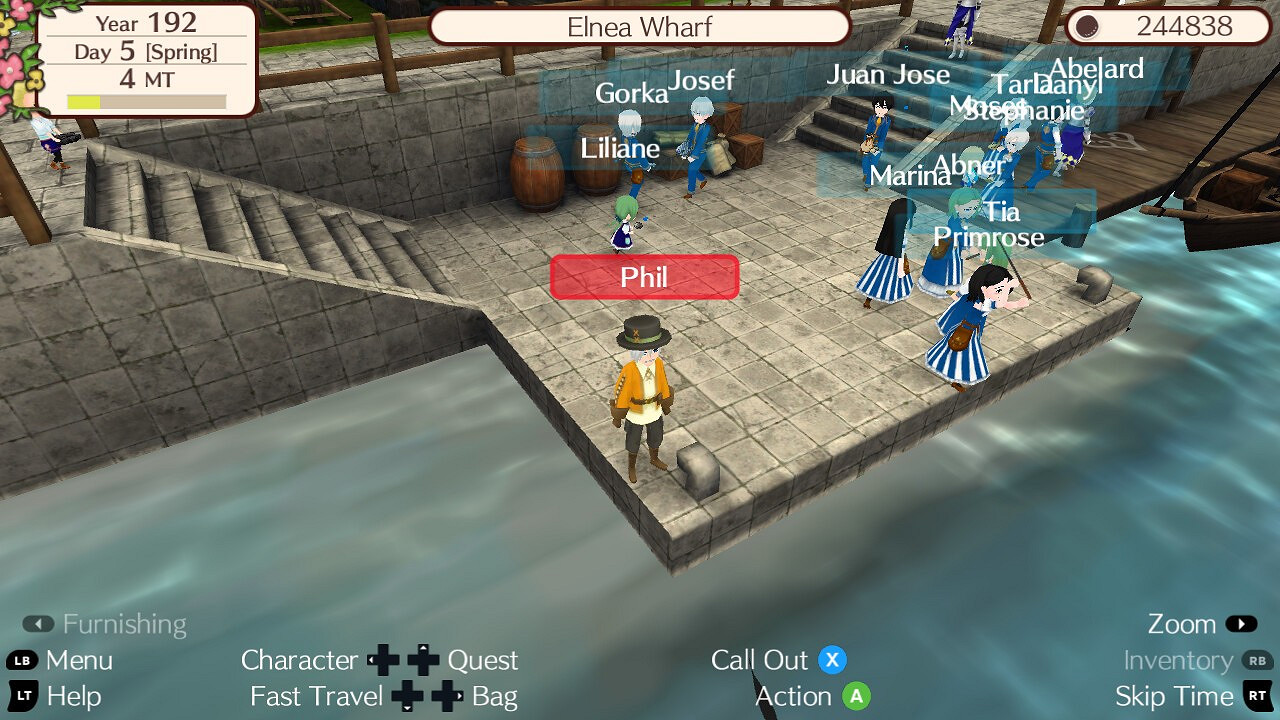The image size is (1280, 720).
Task: Click Juan Jose's name tag
Action: tap(888, 74)
